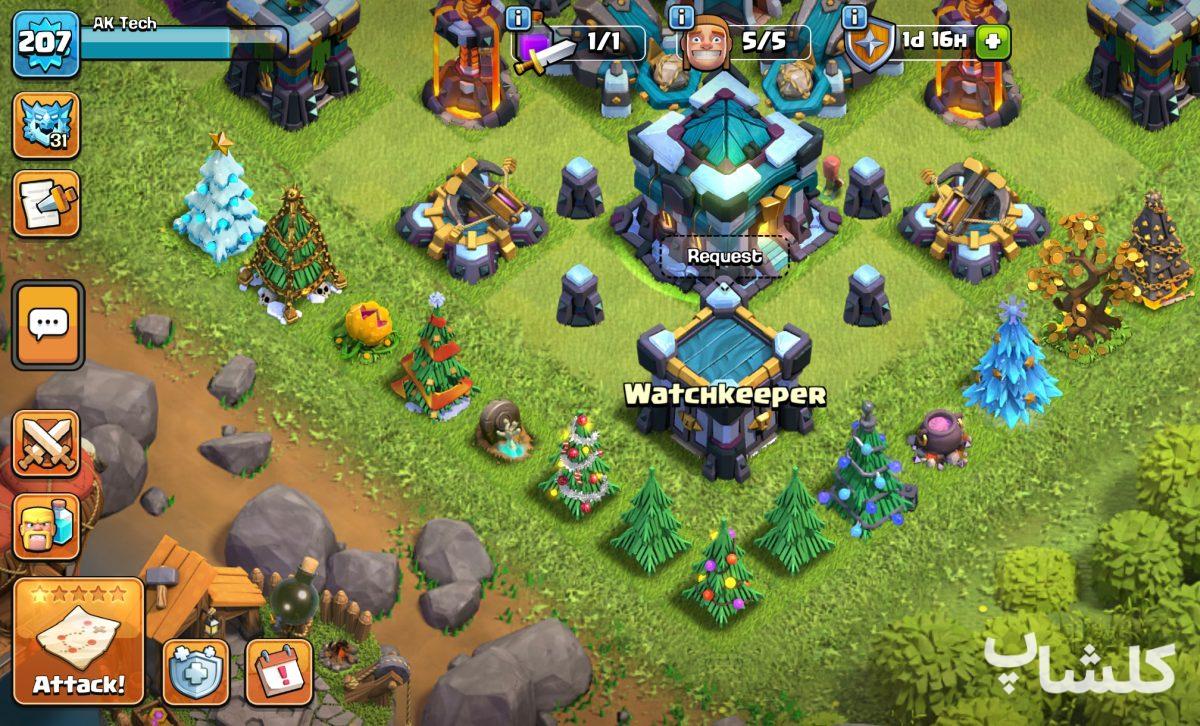
Task: Open the barbarian and elixir button
Action: (x=47, y=526)
